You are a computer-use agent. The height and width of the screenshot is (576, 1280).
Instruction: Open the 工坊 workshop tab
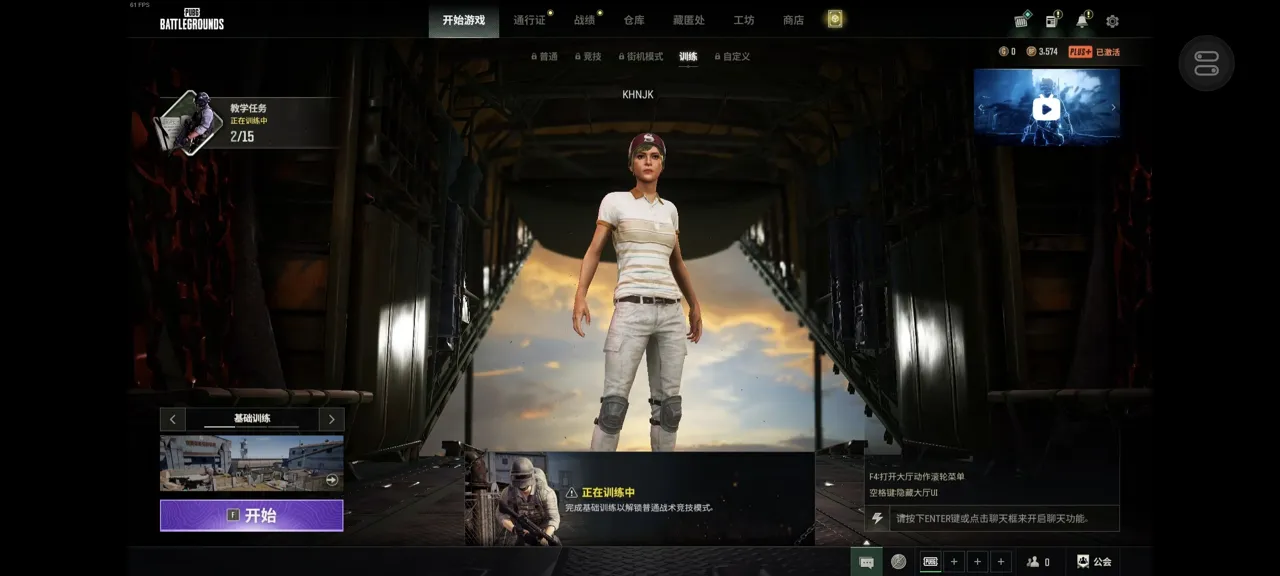pyautogui.click(x=743, y=20)
